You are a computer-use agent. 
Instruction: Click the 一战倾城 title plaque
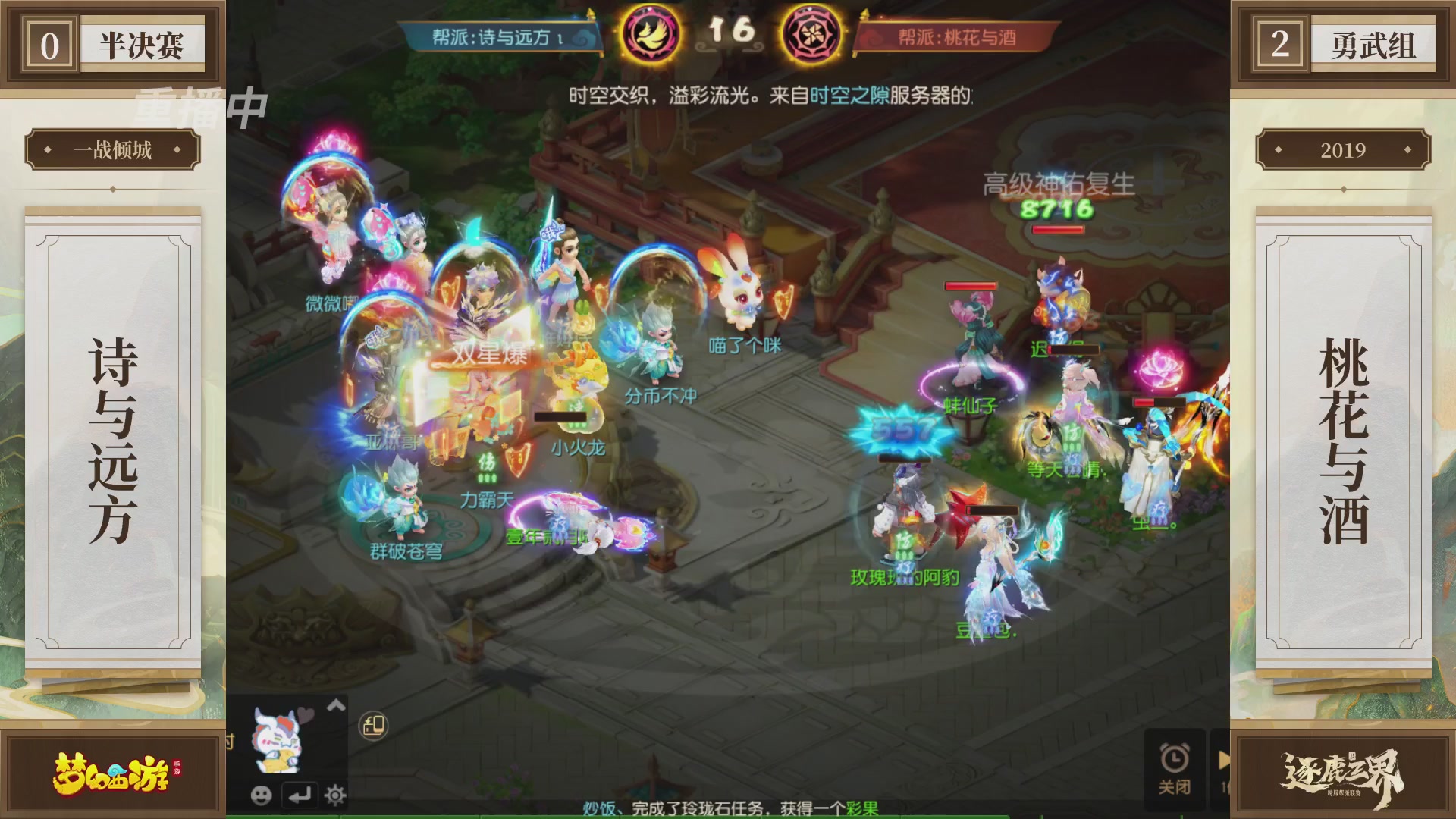[112, 149]
